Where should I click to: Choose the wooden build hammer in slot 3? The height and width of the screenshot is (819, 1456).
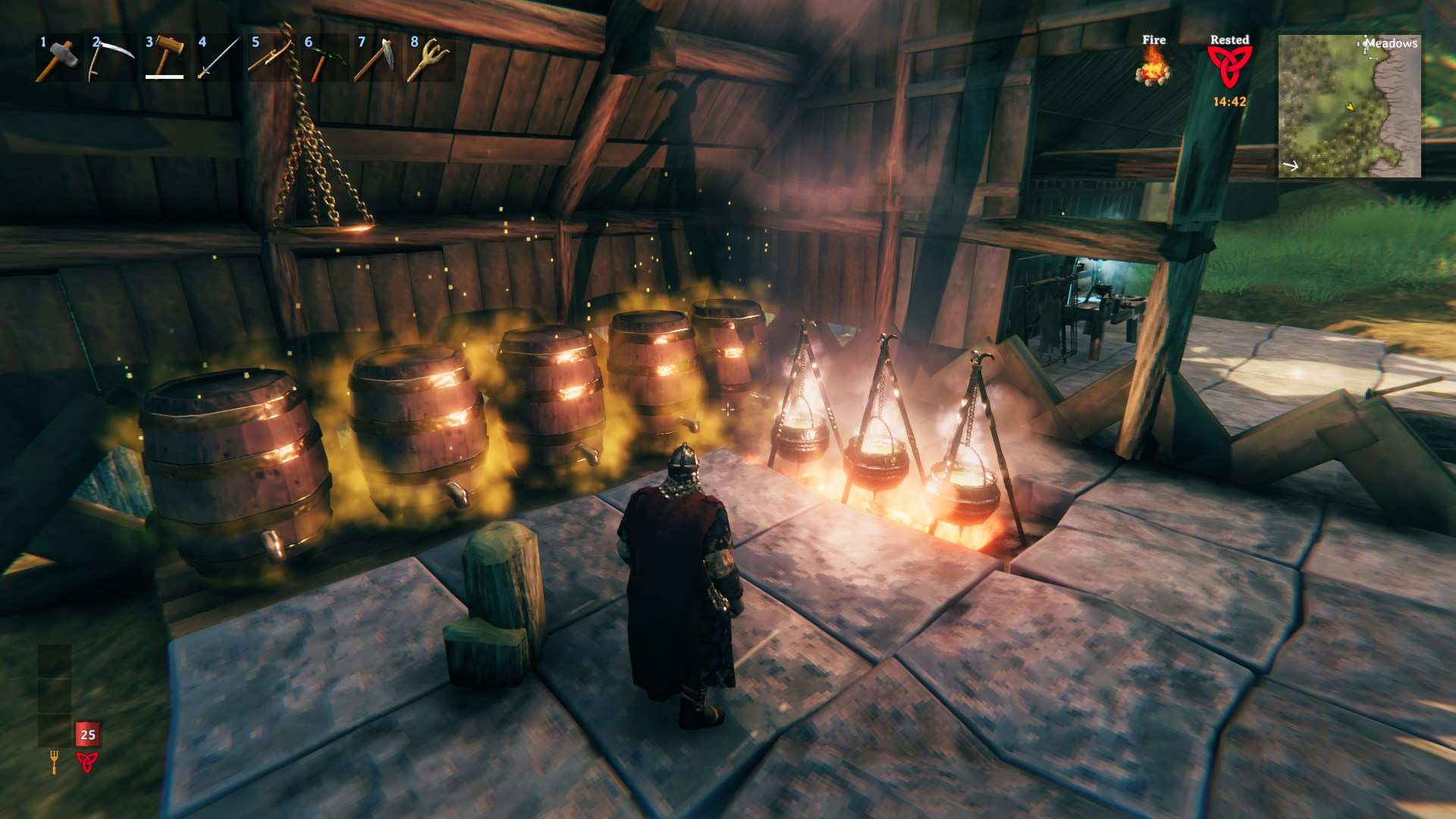pyautogui.click(x=165, y=58)
